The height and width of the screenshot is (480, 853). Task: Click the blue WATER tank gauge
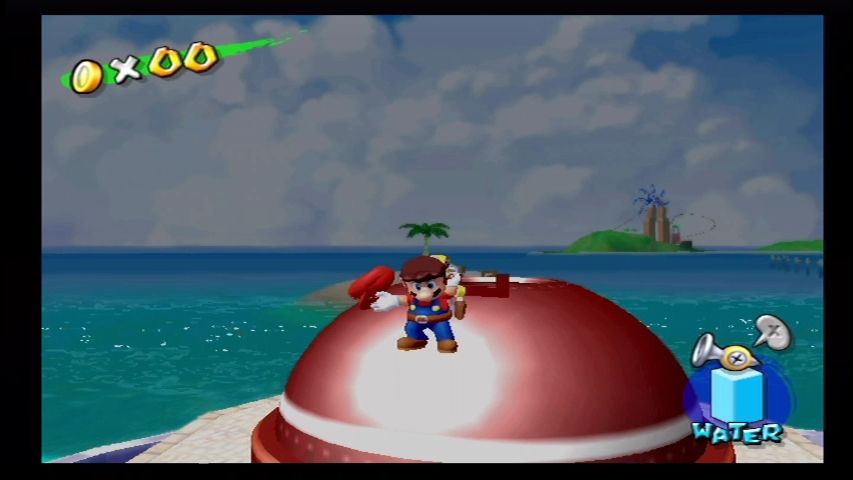coord(737,396)
